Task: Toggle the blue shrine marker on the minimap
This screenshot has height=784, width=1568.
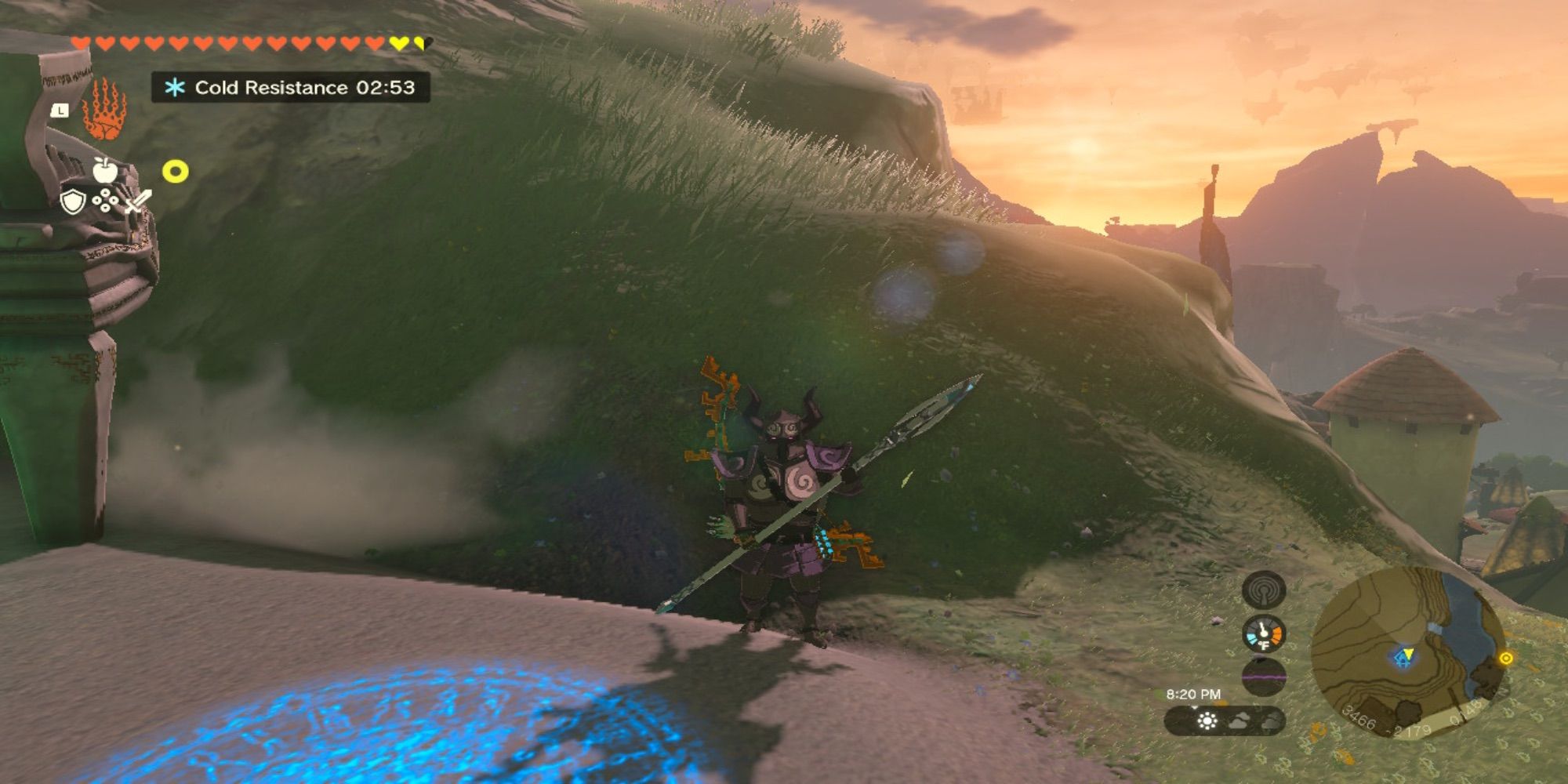Action: click(1404, 657)
